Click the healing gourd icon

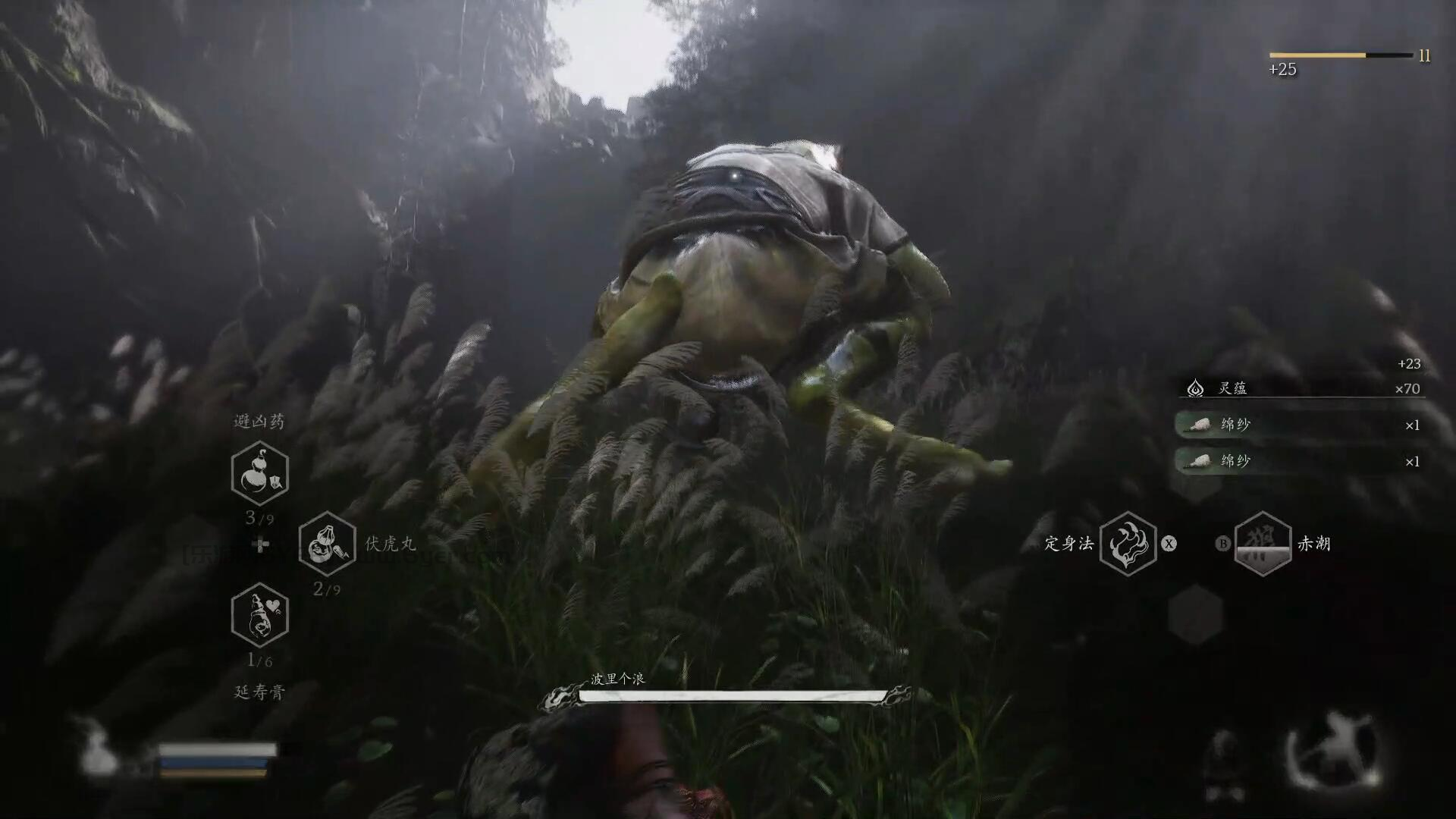99,749
